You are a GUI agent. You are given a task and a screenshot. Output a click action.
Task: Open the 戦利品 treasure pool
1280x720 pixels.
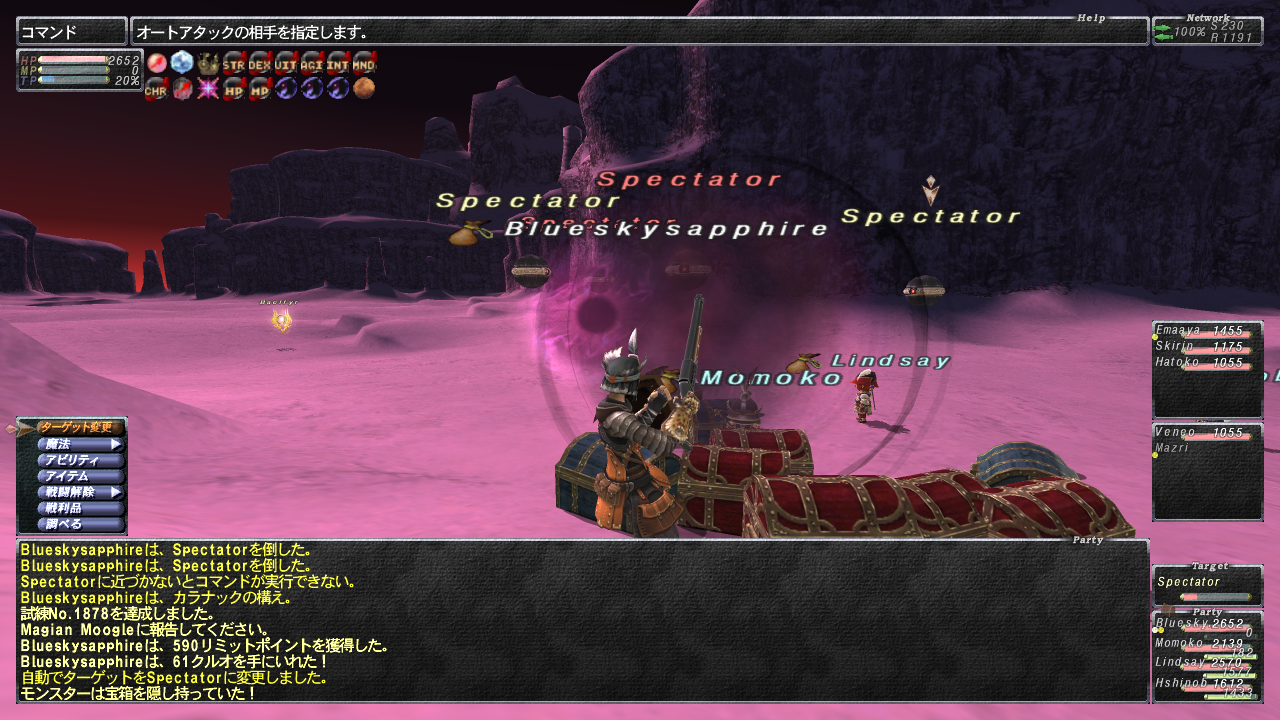click(x=79, y=508)
